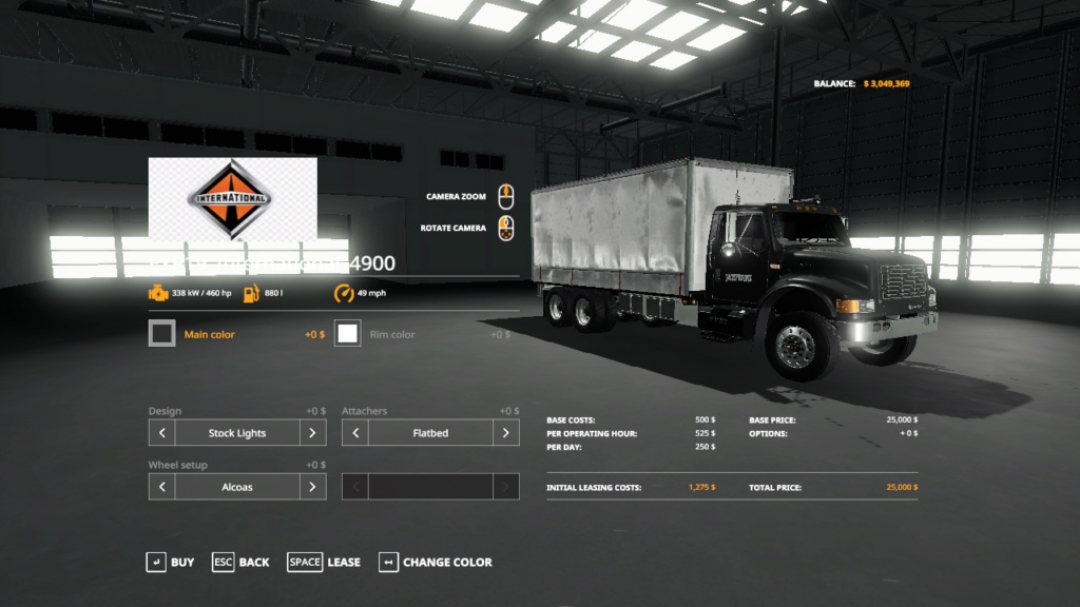Go Back from the shop configuration
This screenshot has width=1080, height=607.
[x=241, y=562]
